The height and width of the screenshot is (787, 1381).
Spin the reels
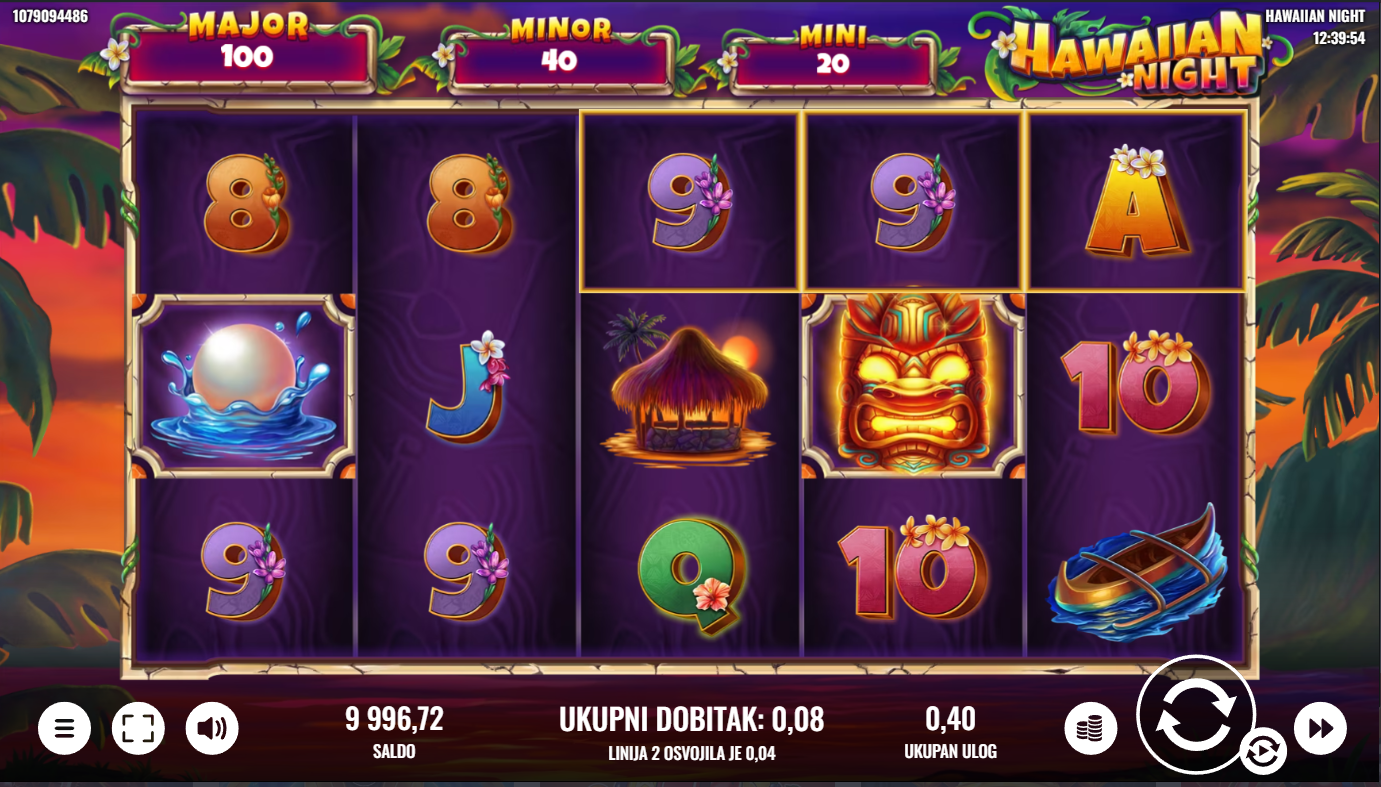click(x=1195, y=714)
